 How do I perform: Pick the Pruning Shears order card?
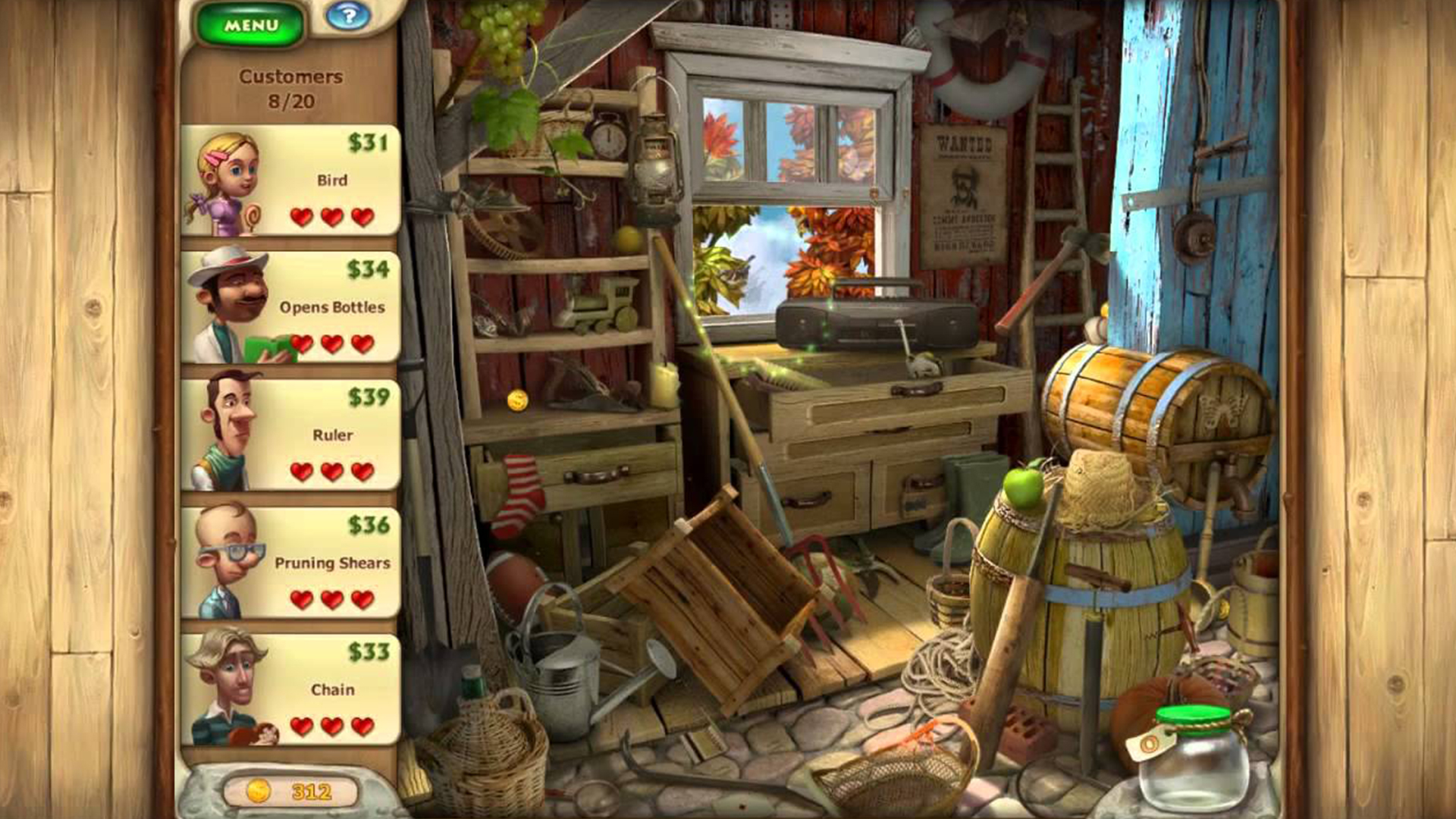[x=291, y=563]
